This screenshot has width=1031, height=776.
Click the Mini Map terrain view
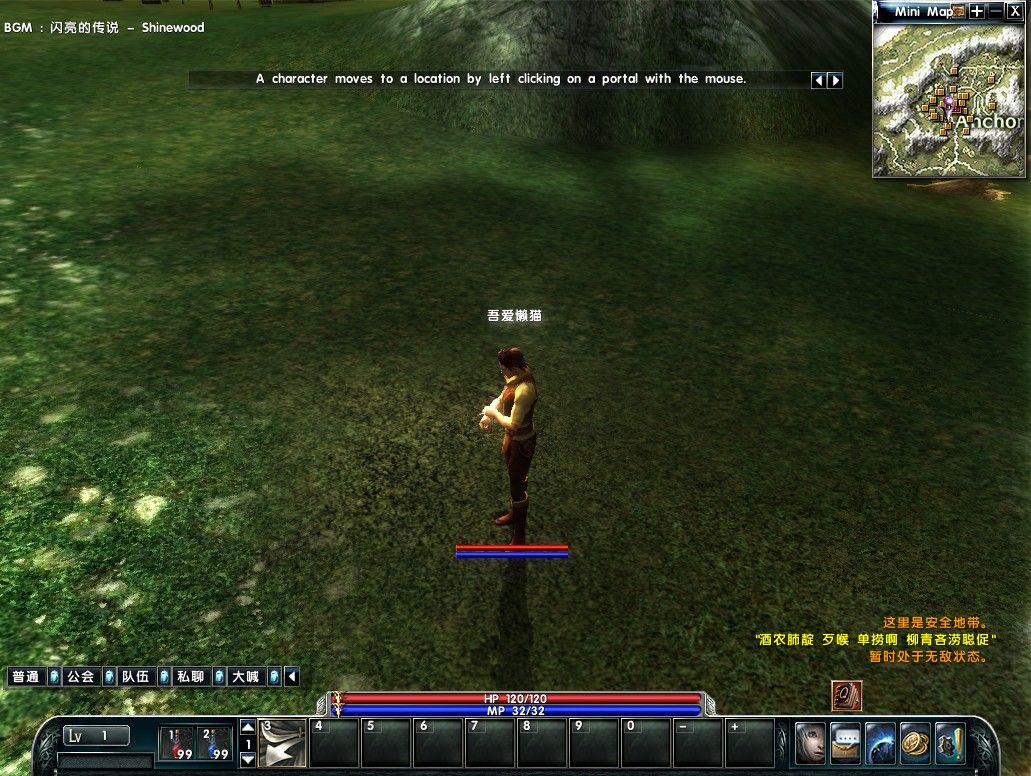[x=948, y=100]
